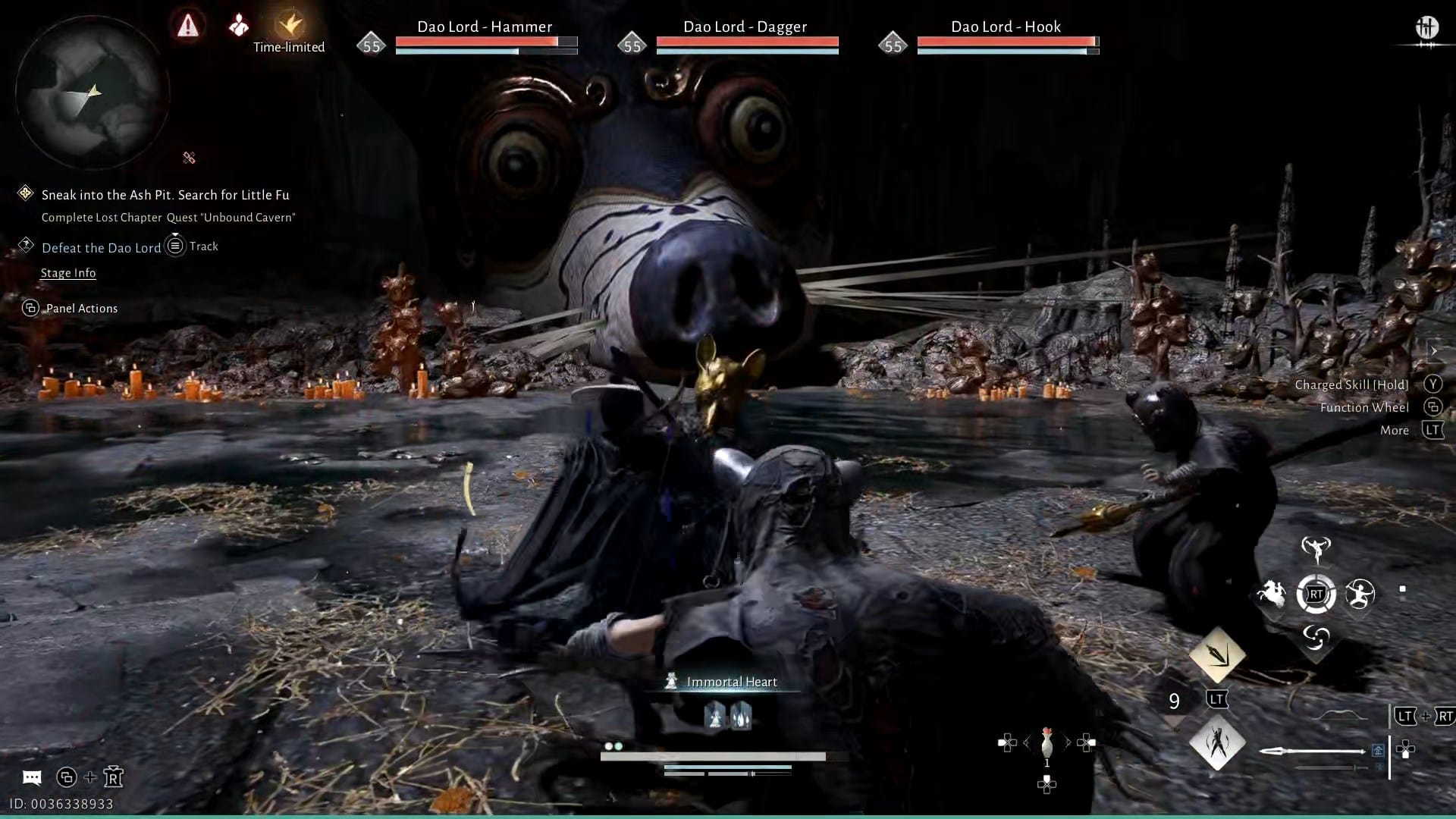1456x819 pixels.
Task: Select the 'Defeat the Dao Lord' objective
Action: tap(101, 248)
